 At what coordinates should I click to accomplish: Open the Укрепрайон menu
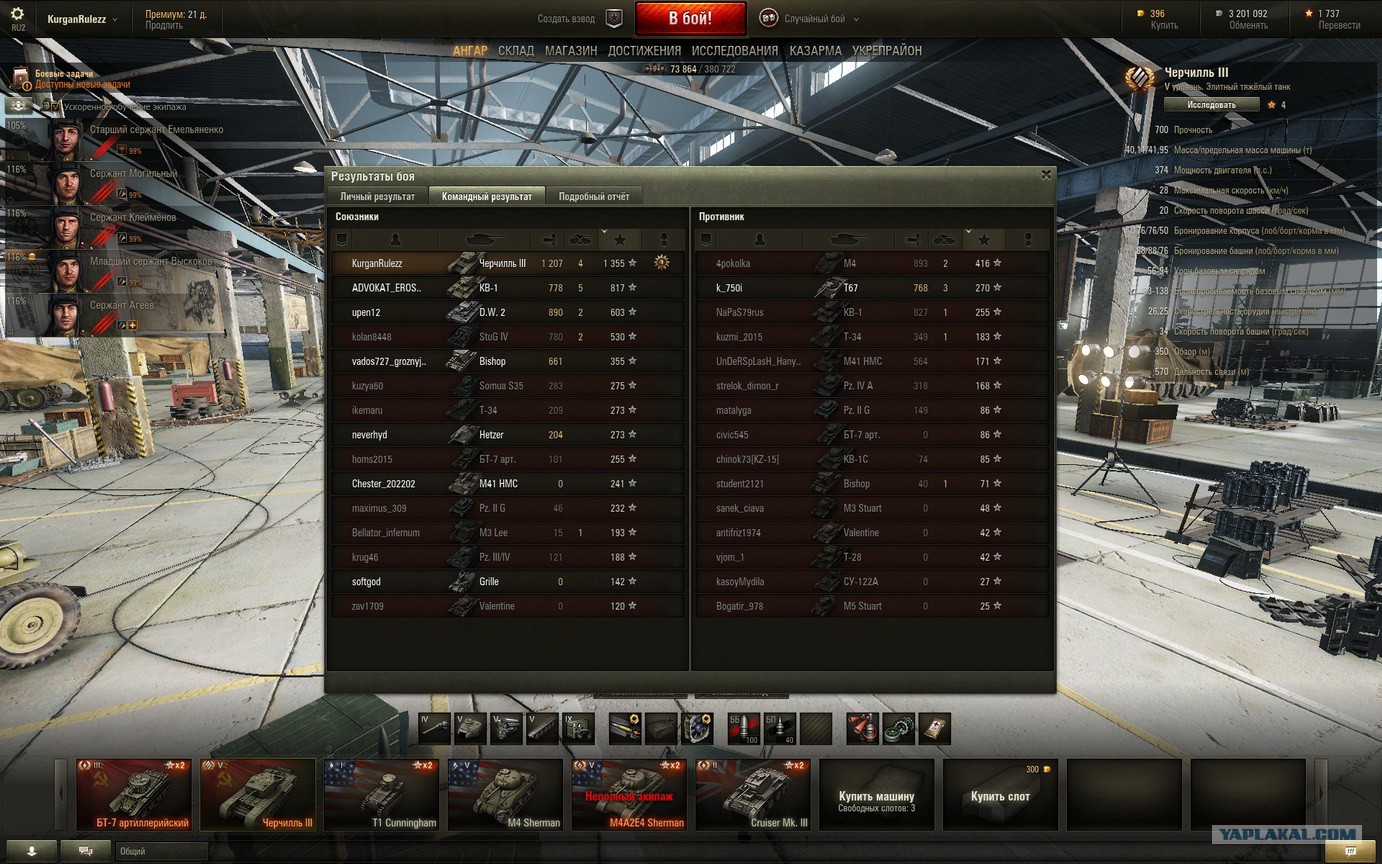pos(887,51)
